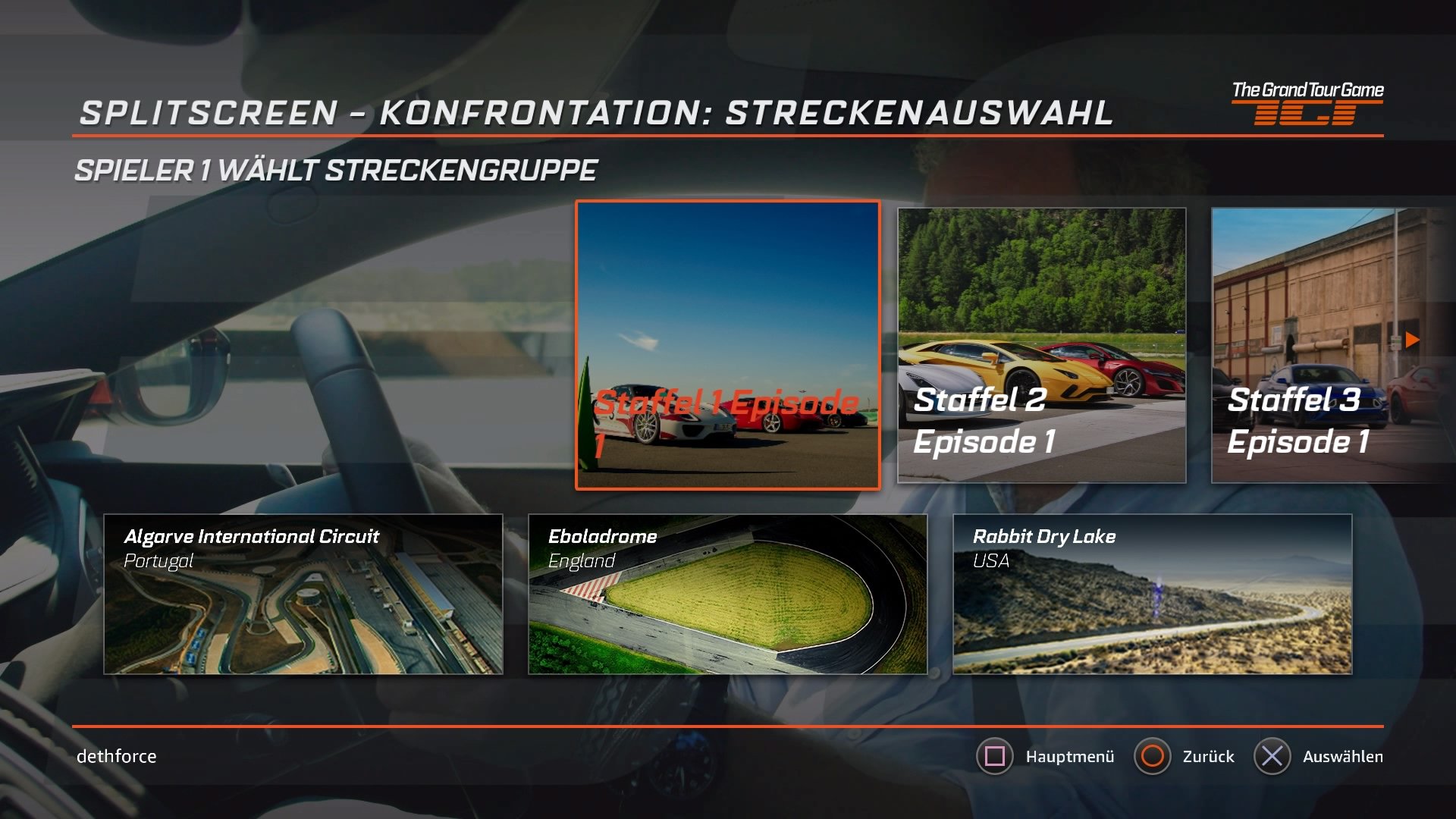Click the Zurück prompt in the footer bar
1456x819 pixels.
[1208, 756]
